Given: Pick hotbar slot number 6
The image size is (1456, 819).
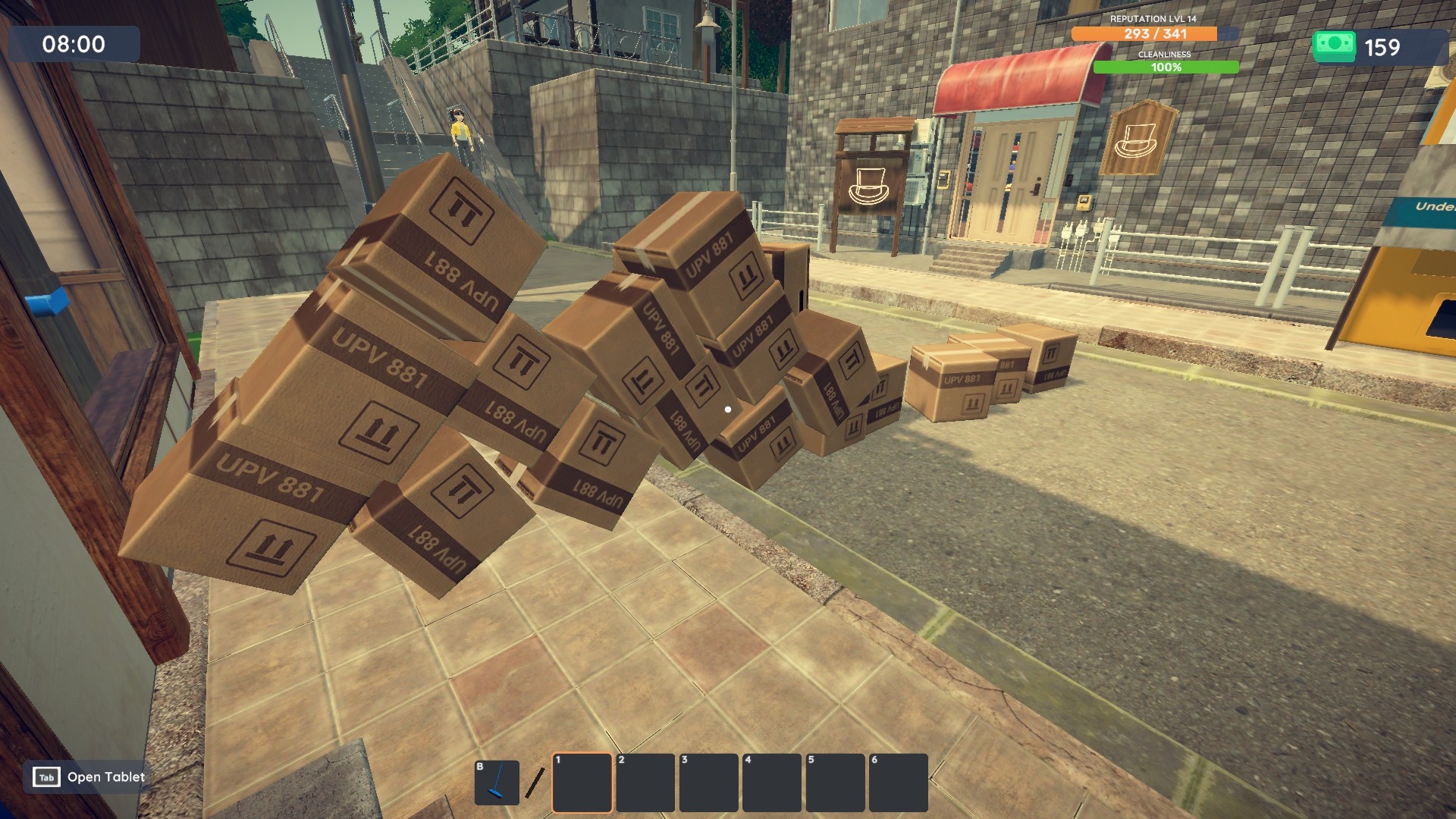Looking at the screenshot, I should (898, 783).
